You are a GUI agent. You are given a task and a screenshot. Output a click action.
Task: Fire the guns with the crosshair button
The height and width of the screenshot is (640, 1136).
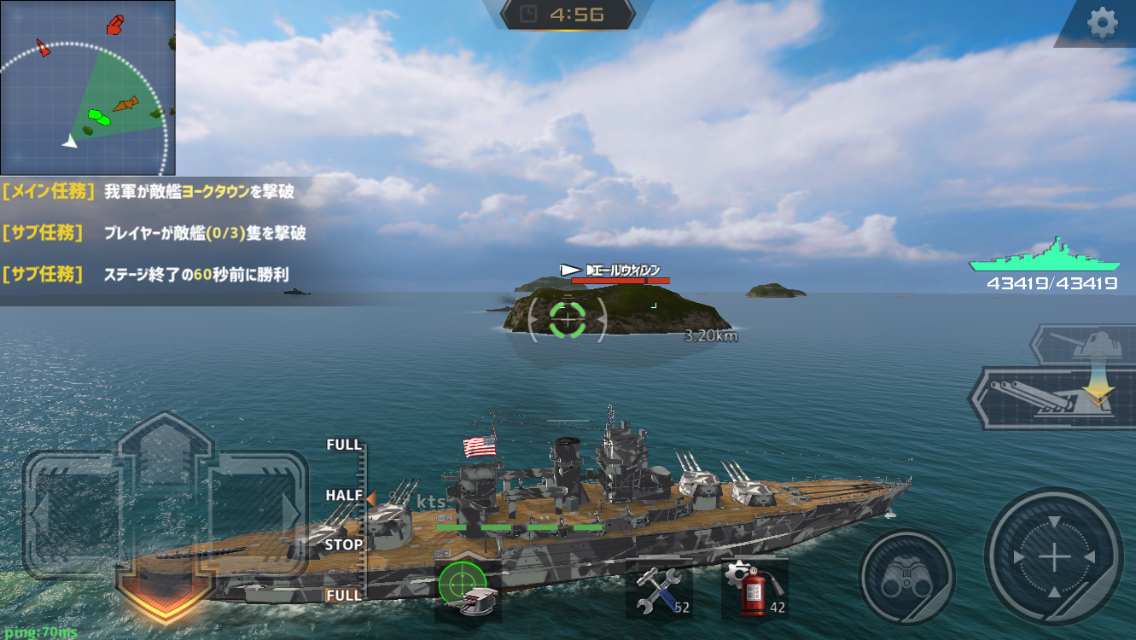coord(1054,557)
